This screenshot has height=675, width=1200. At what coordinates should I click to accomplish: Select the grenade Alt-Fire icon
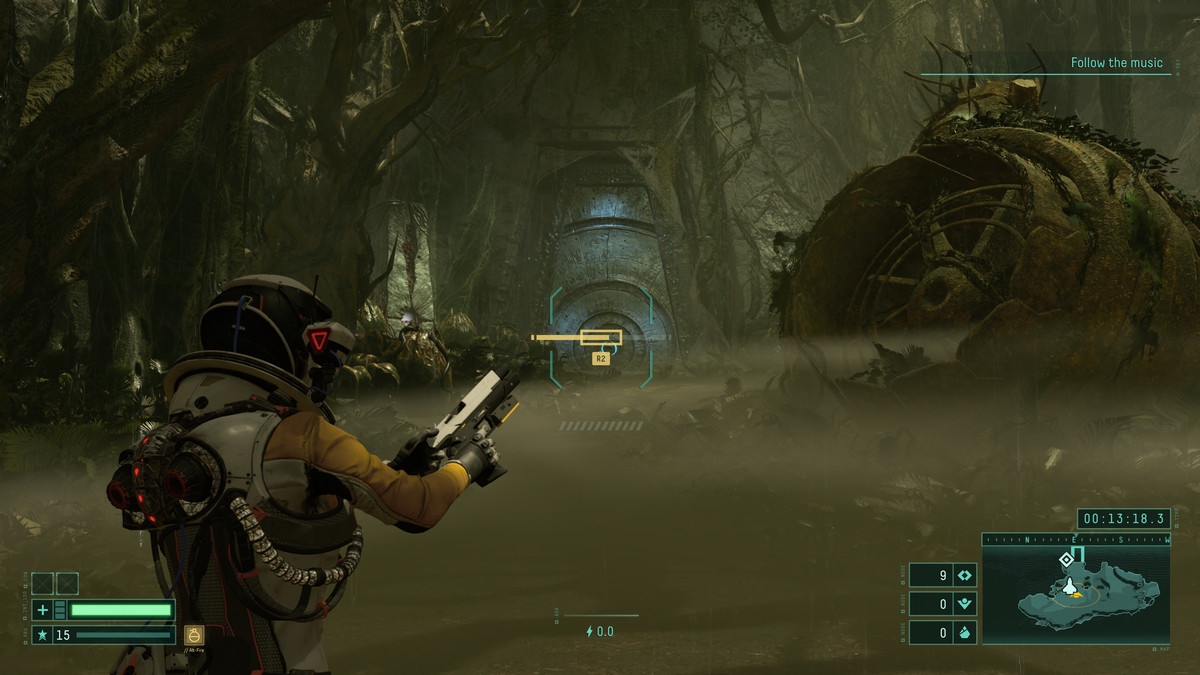click(194, 634)
